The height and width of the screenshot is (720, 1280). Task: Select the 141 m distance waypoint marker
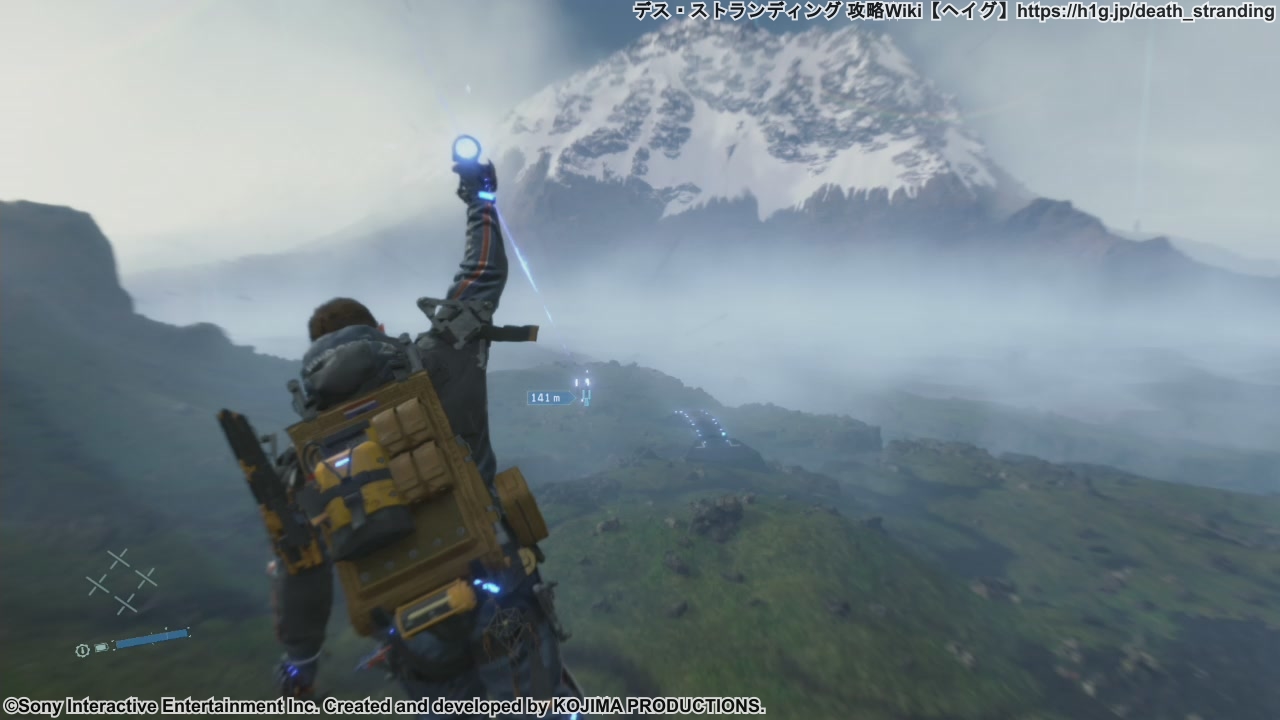point(548,398)
